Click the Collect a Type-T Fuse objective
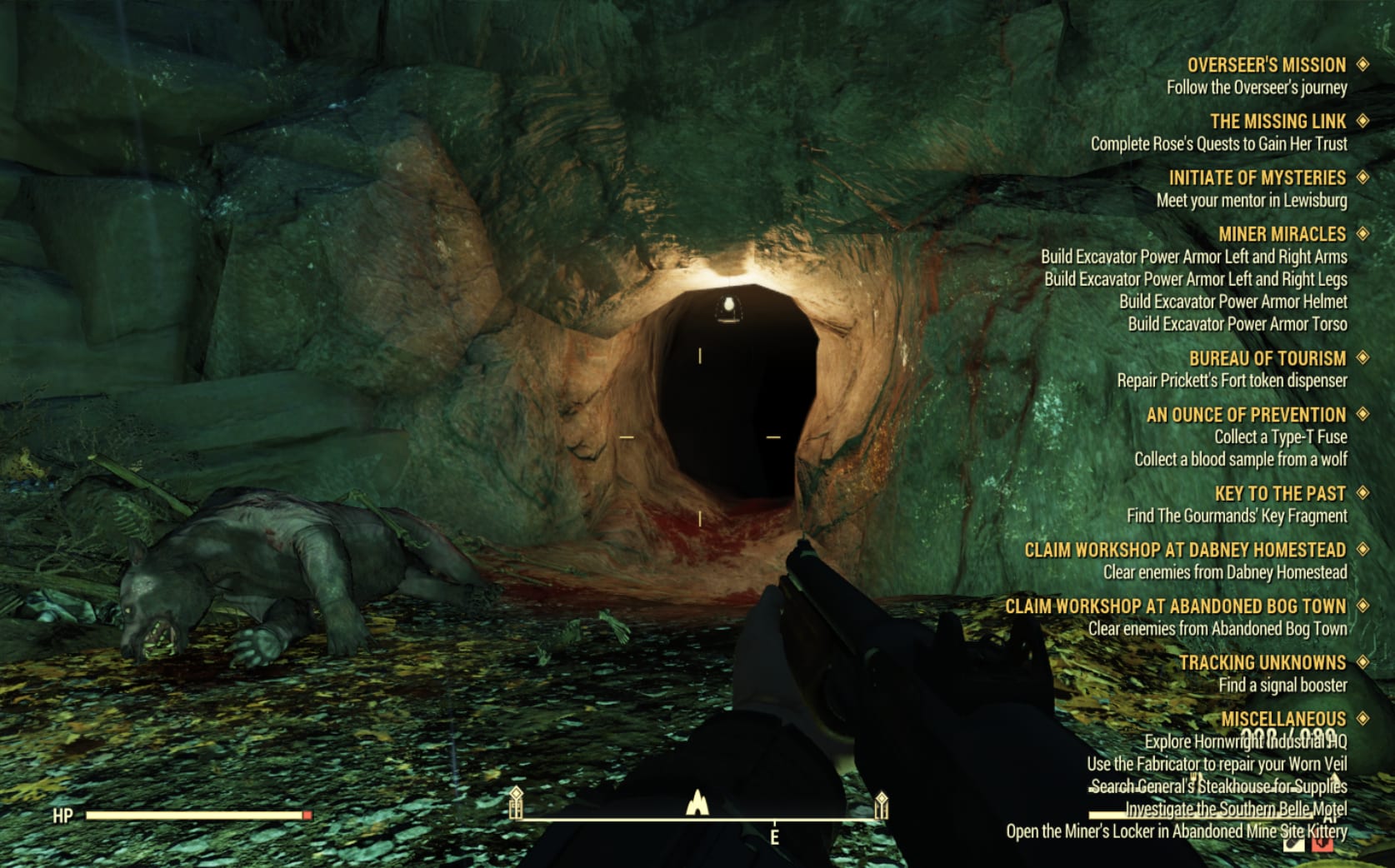Image resolution: width=1395 pixels, height=868 pixels. point(1280,437)
